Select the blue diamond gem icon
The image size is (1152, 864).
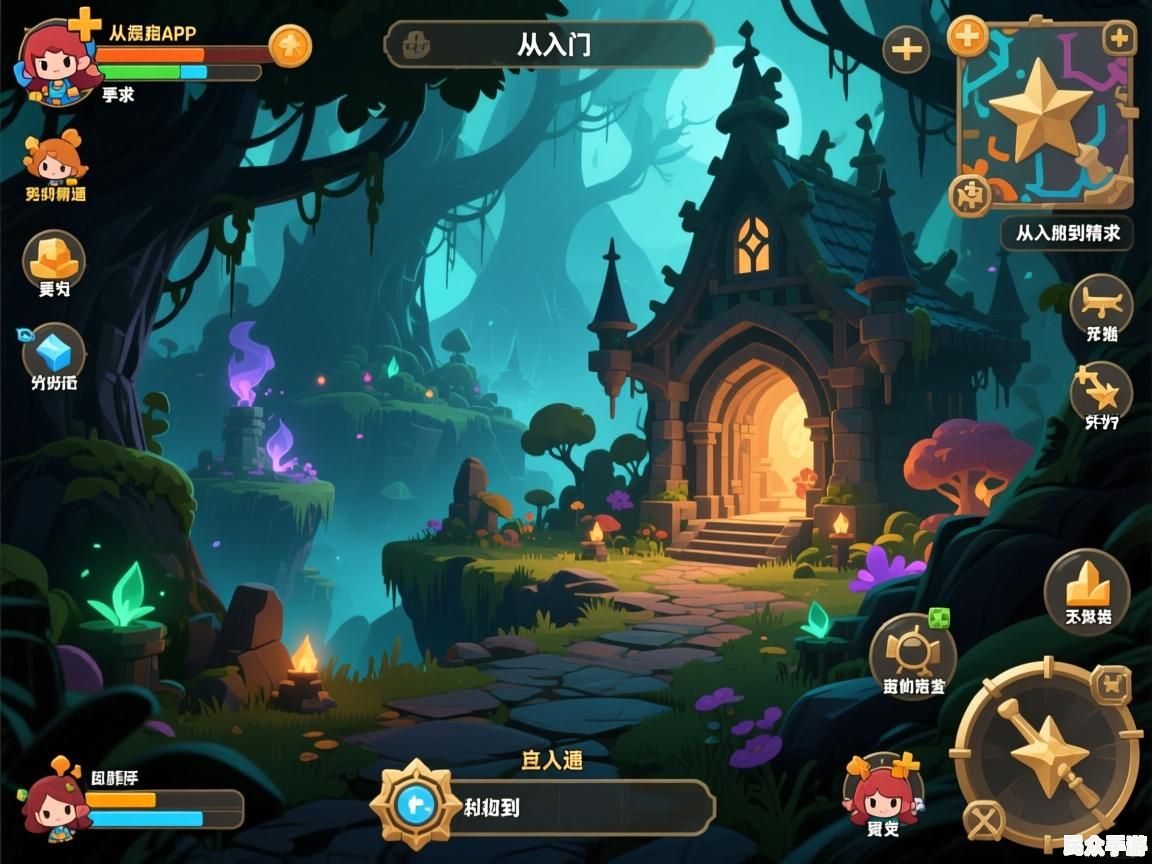[x=54, y=351]
